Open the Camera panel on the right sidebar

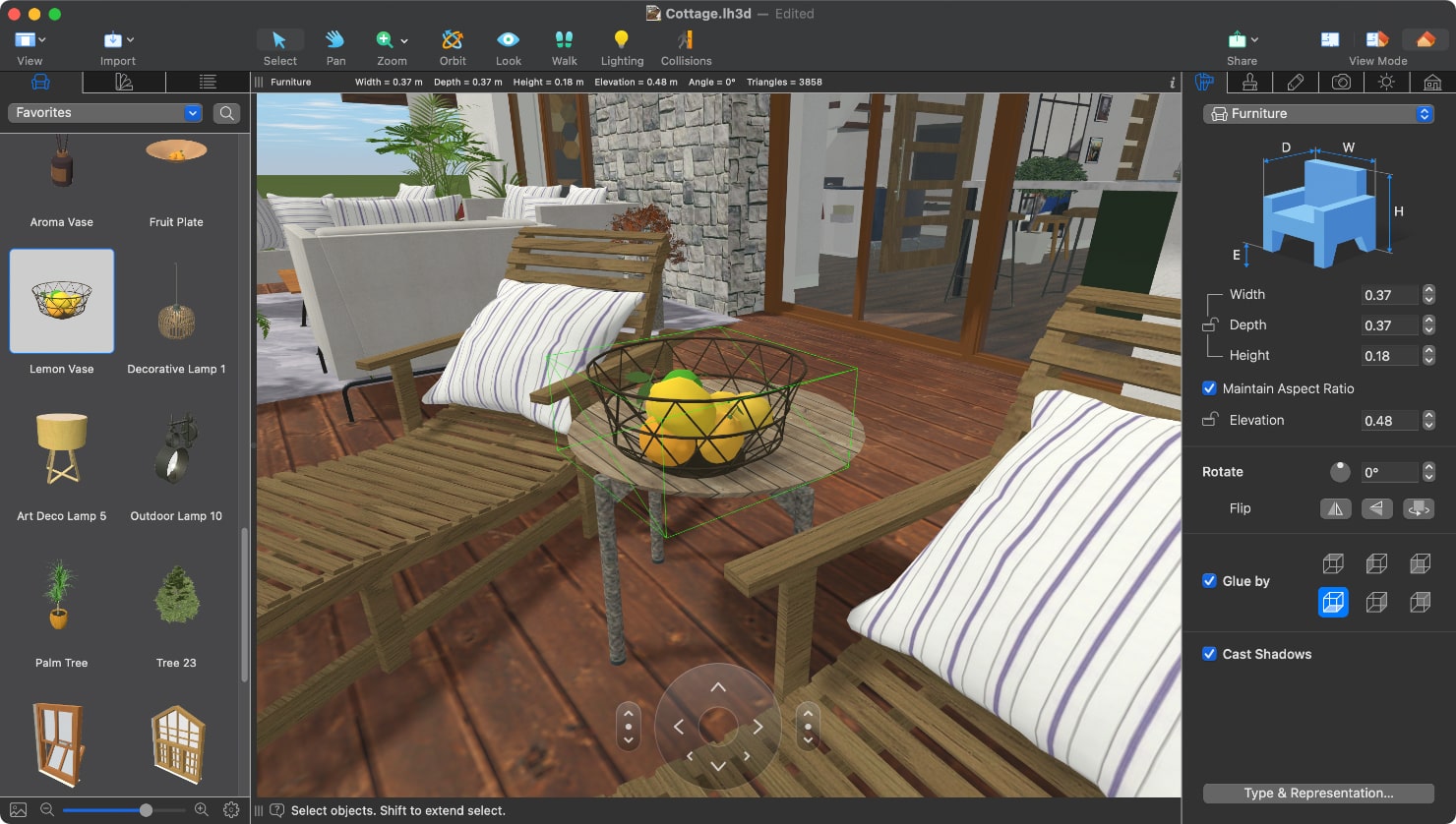(1341, 82)
